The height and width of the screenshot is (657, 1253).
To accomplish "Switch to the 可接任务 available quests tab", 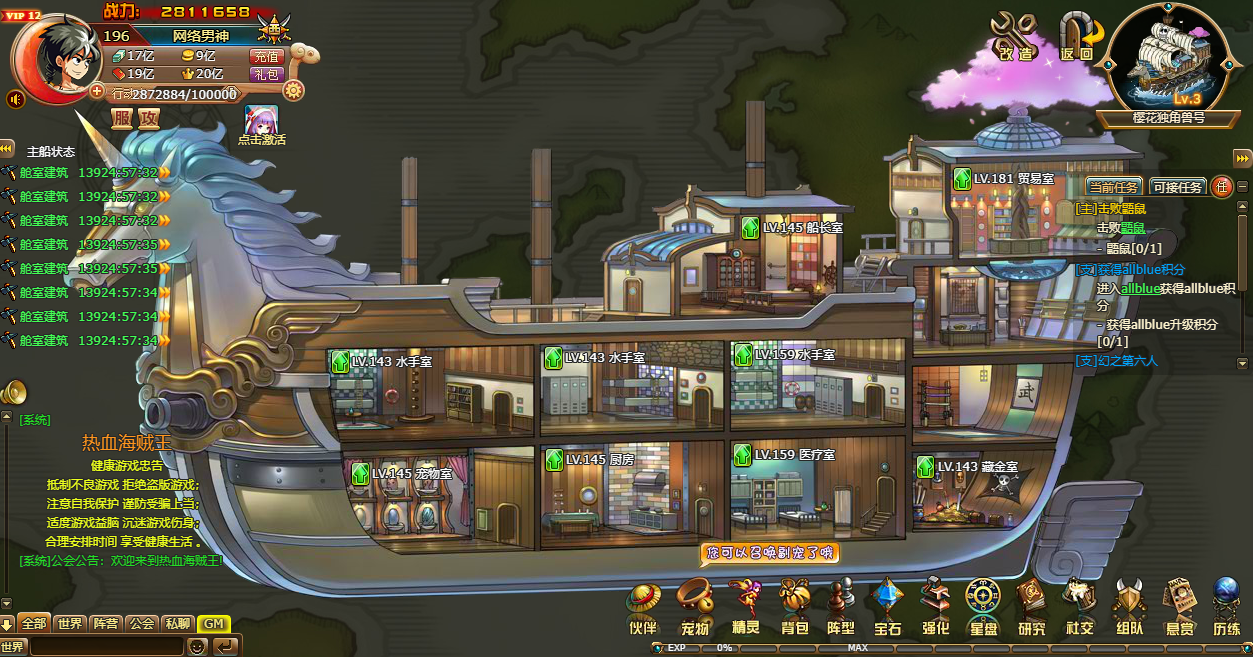I will pyautogui.click(x=1177, y=187).
